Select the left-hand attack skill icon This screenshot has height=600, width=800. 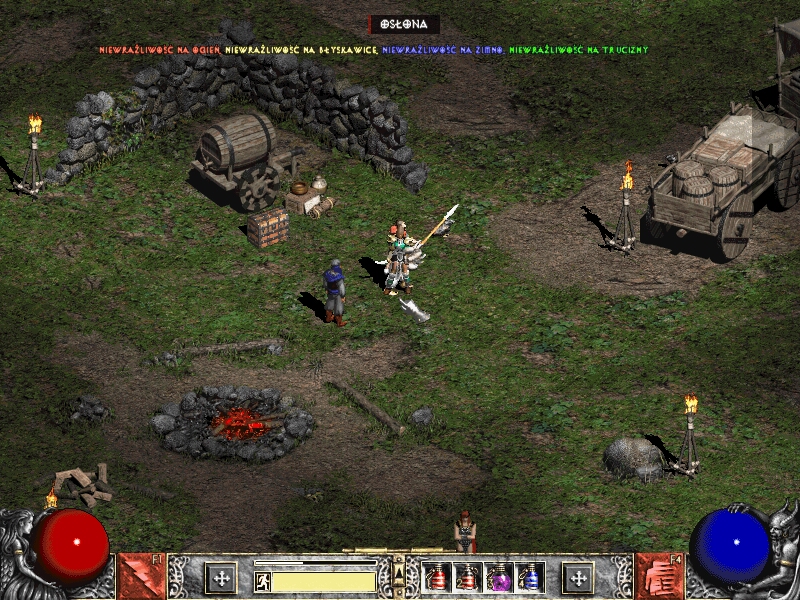coord(141,577)
